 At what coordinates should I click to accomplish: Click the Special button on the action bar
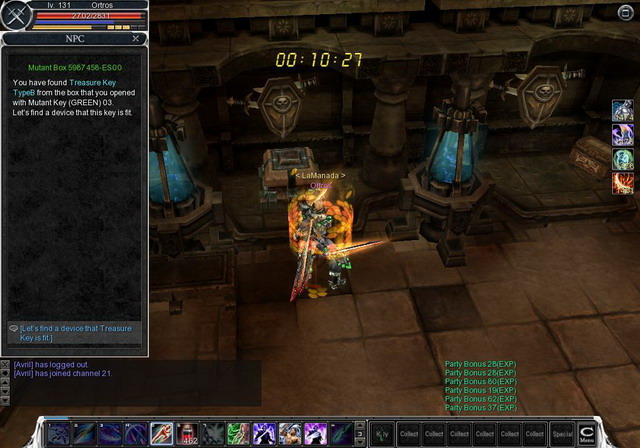(x=563, y=434)
